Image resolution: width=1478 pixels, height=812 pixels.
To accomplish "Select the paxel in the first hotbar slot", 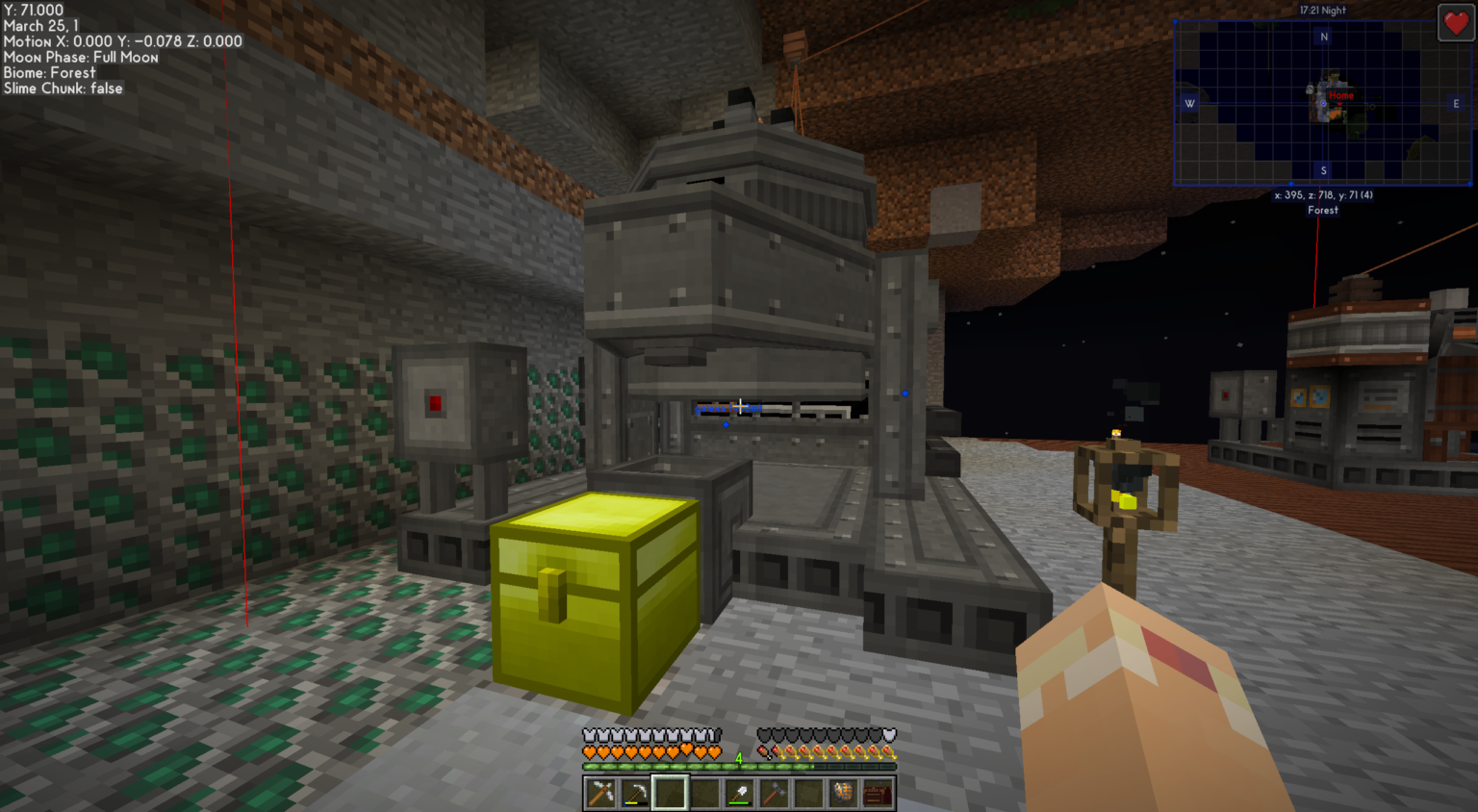I will click(601, 793).
